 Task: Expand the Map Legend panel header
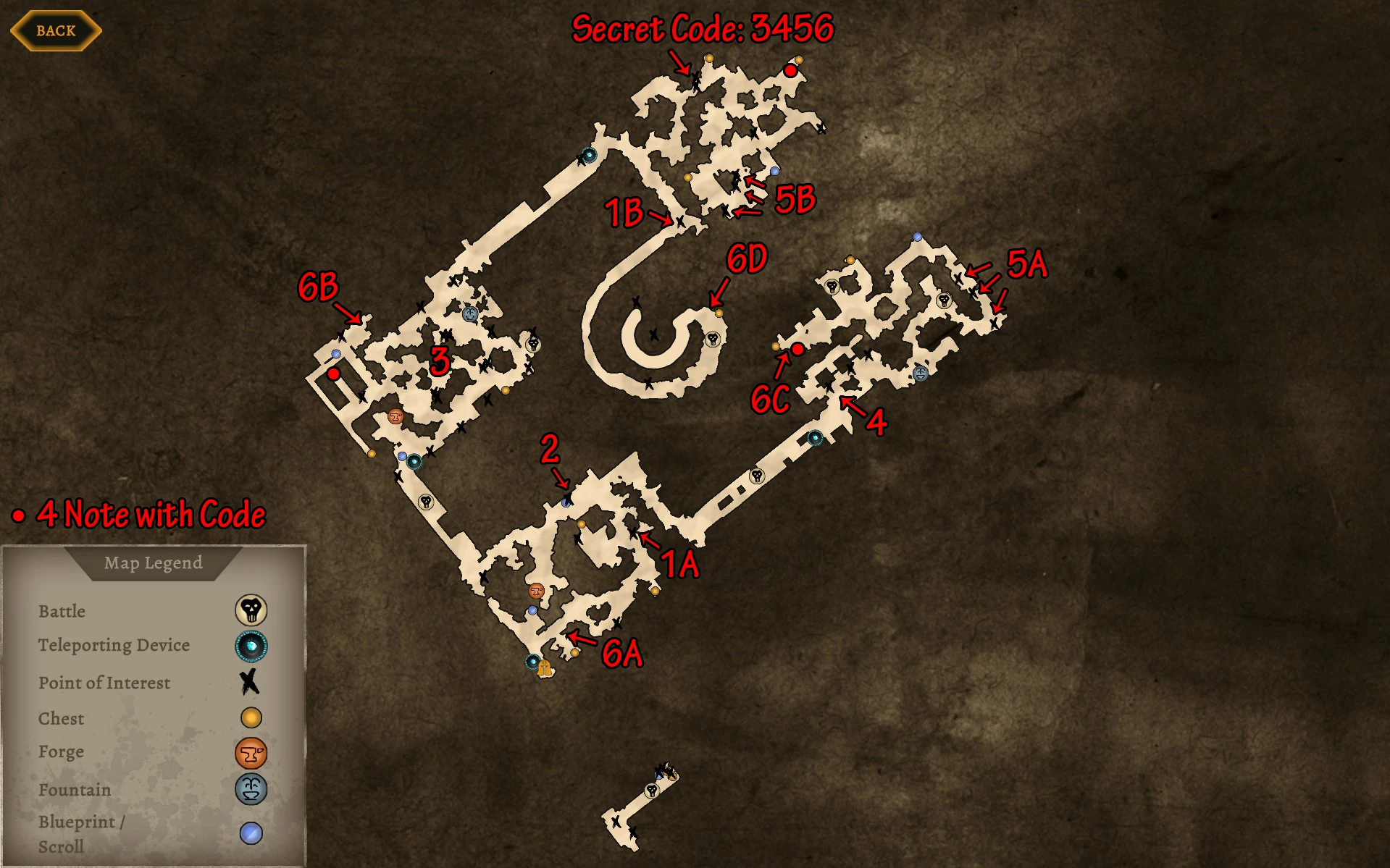coord(153,563)
